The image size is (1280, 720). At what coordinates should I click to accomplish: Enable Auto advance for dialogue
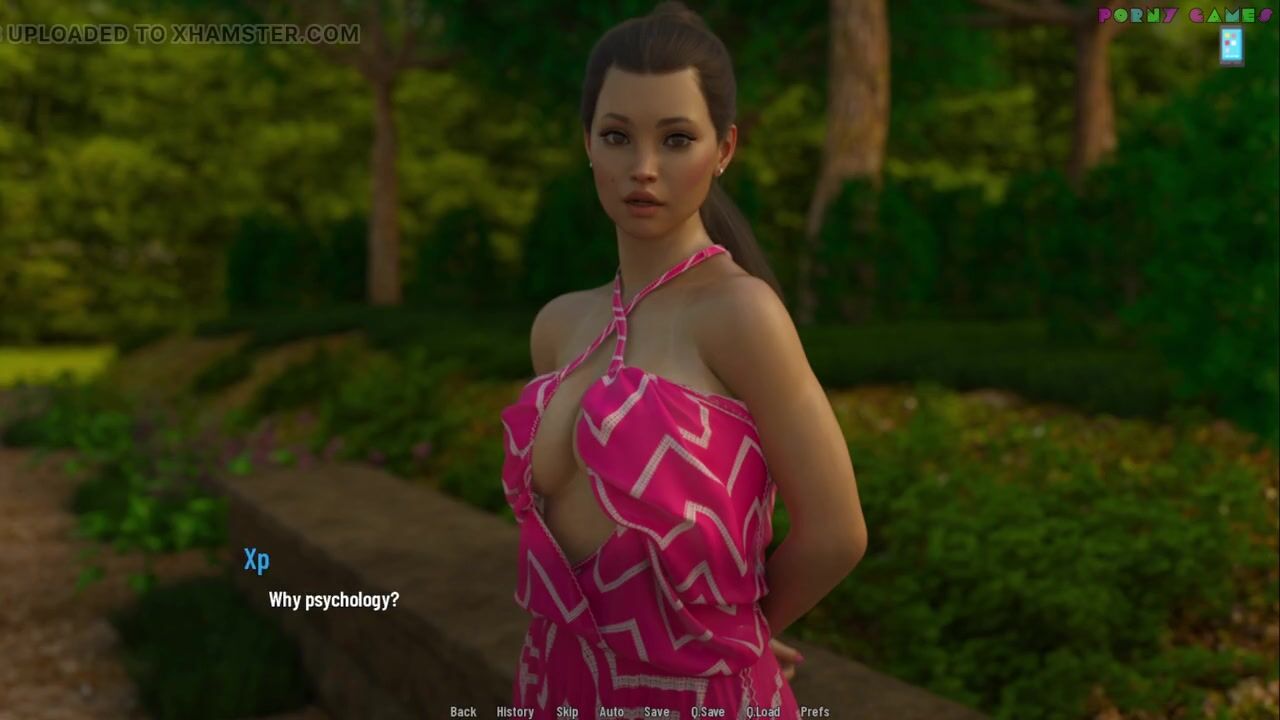coord(611,712)
